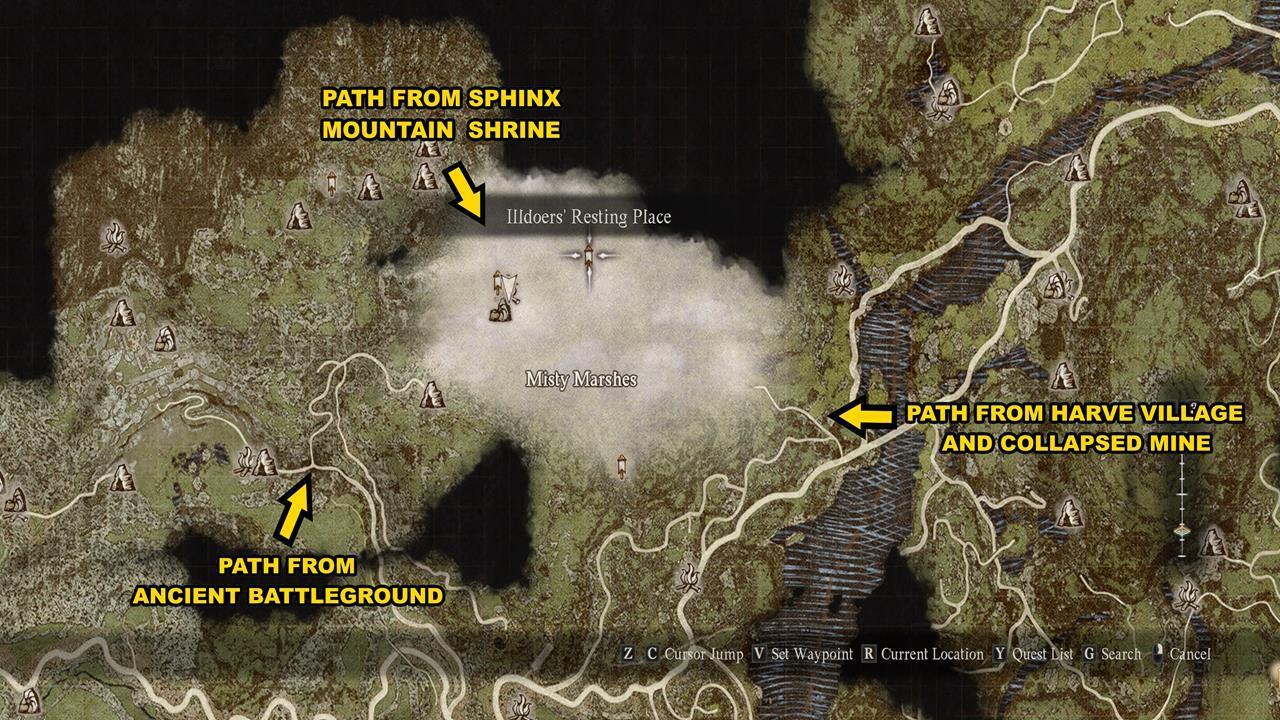The height and width of the screenshot is (720, 1280).
Task: Click the Misty Marshes map label
Action: [x=583, y=379]
